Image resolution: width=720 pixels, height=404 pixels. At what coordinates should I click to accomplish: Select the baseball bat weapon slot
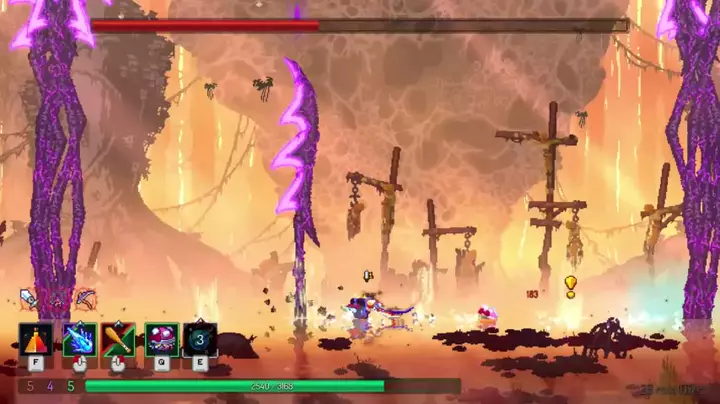(119, 340)
